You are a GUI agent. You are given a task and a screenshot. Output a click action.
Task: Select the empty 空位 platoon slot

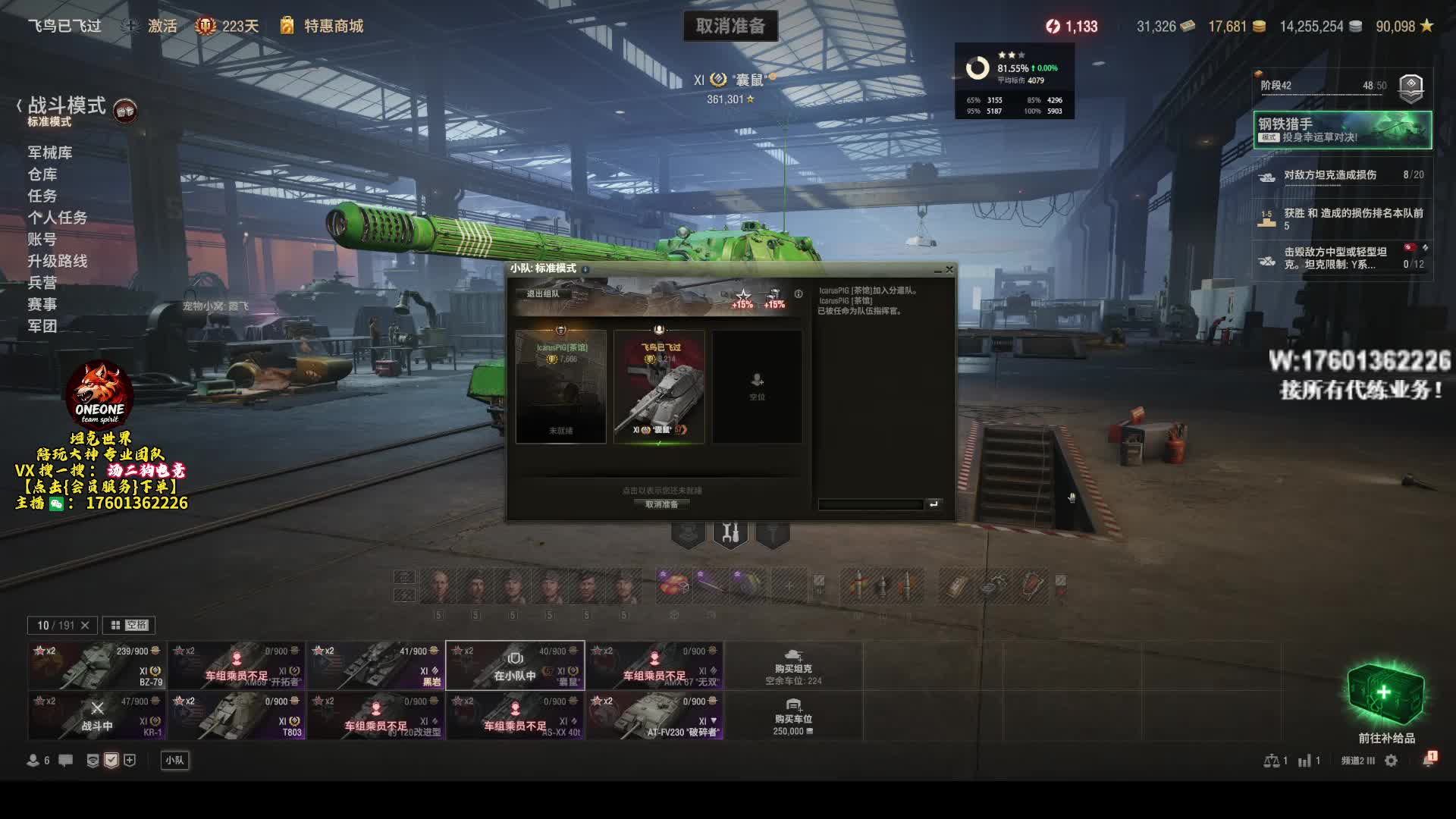(757, 386)
